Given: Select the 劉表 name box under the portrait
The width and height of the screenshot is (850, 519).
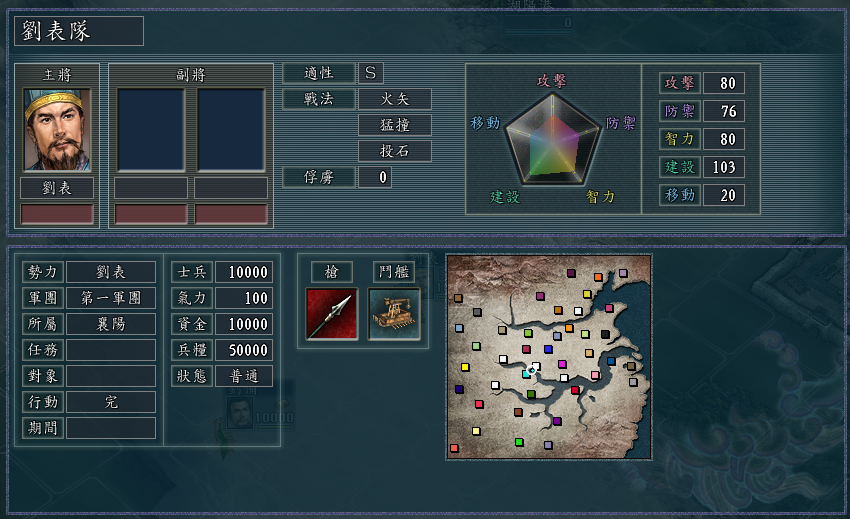Looking at the screenshot, I should tap(57, 188).
